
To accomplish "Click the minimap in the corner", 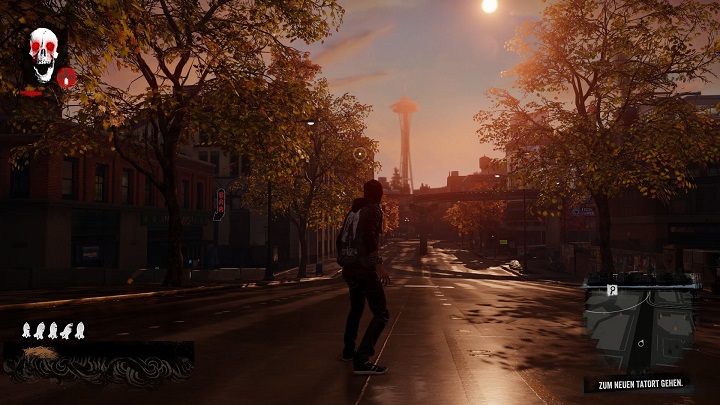I will tap(641, 330).
